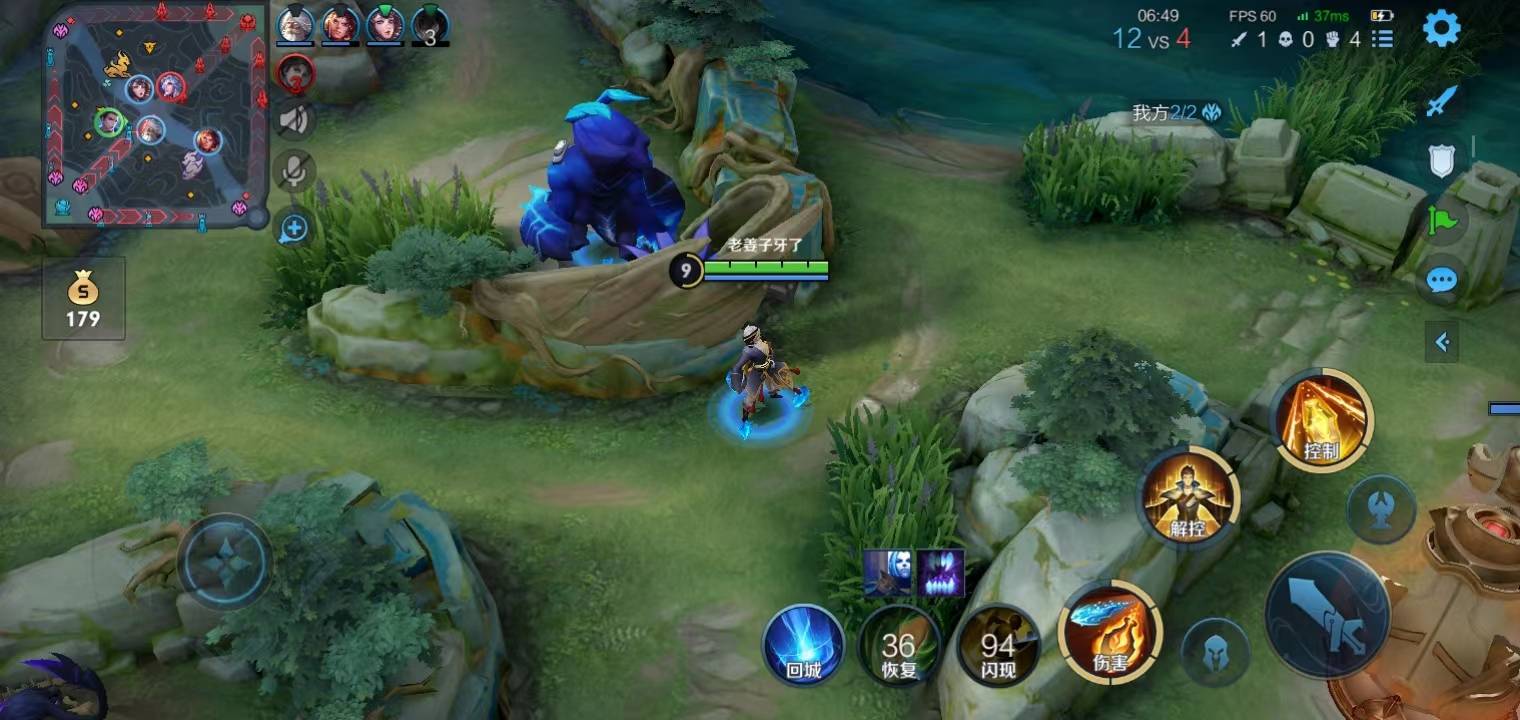
Task: Cast the 伤害 damage skill
Action: (x=1110, y=632)
